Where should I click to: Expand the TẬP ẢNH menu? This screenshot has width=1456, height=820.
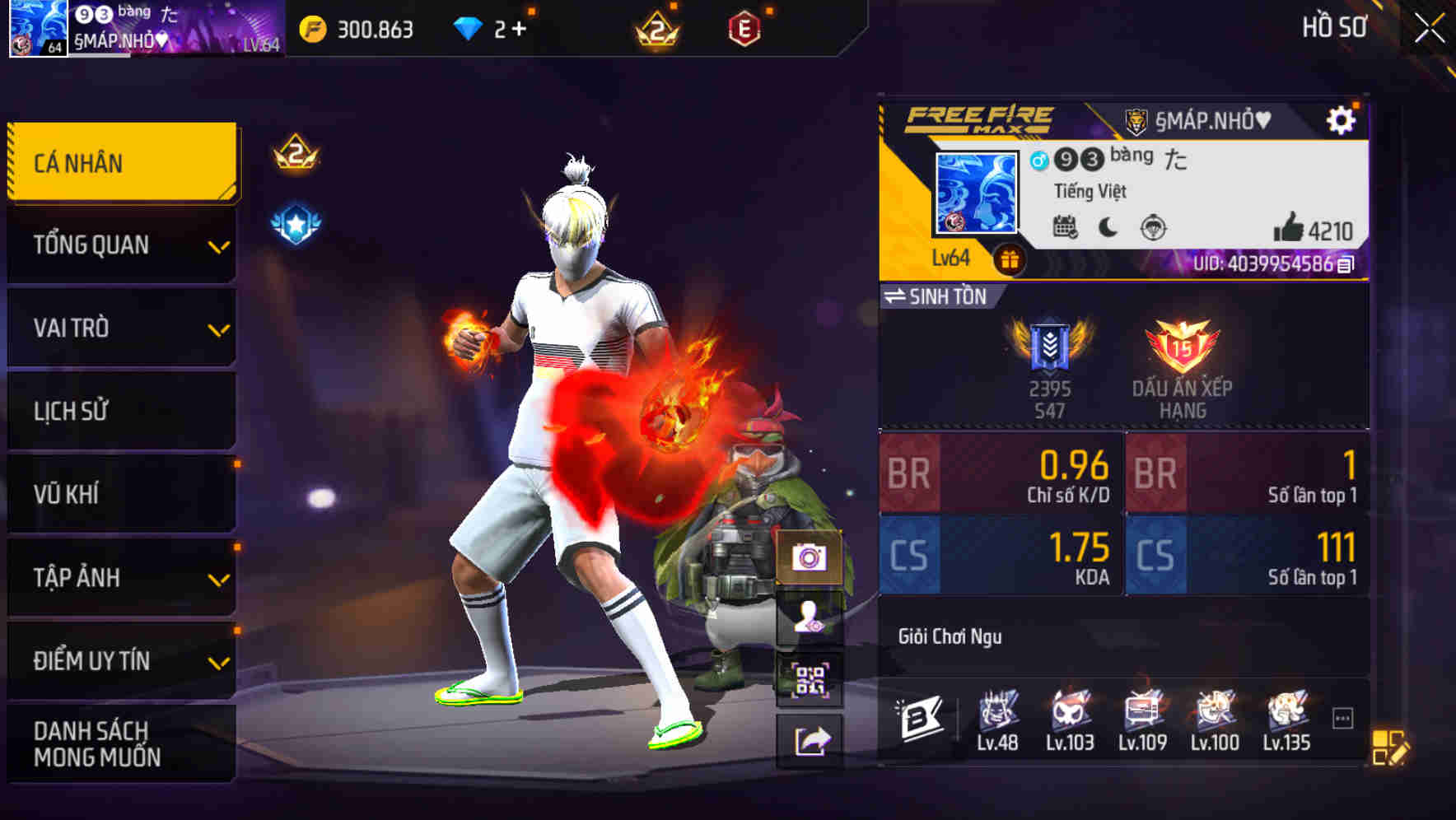click(120, 578)
